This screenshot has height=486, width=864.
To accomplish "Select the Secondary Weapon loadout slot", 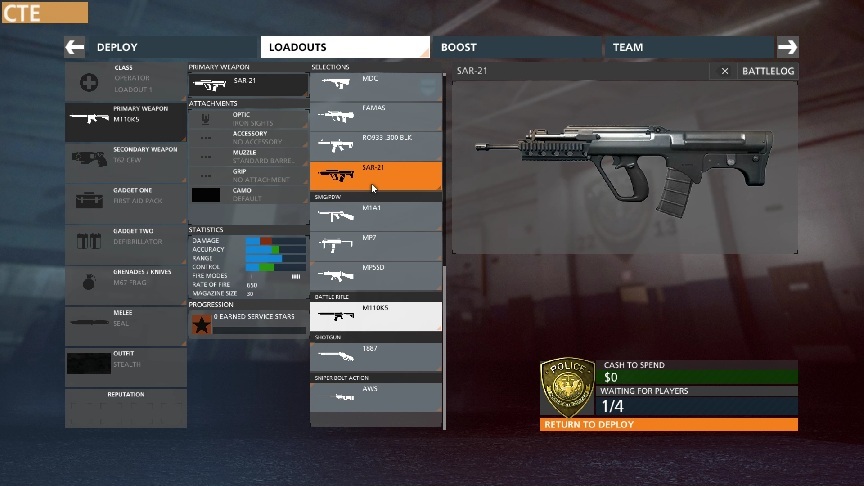I will (x=126, y=157).
